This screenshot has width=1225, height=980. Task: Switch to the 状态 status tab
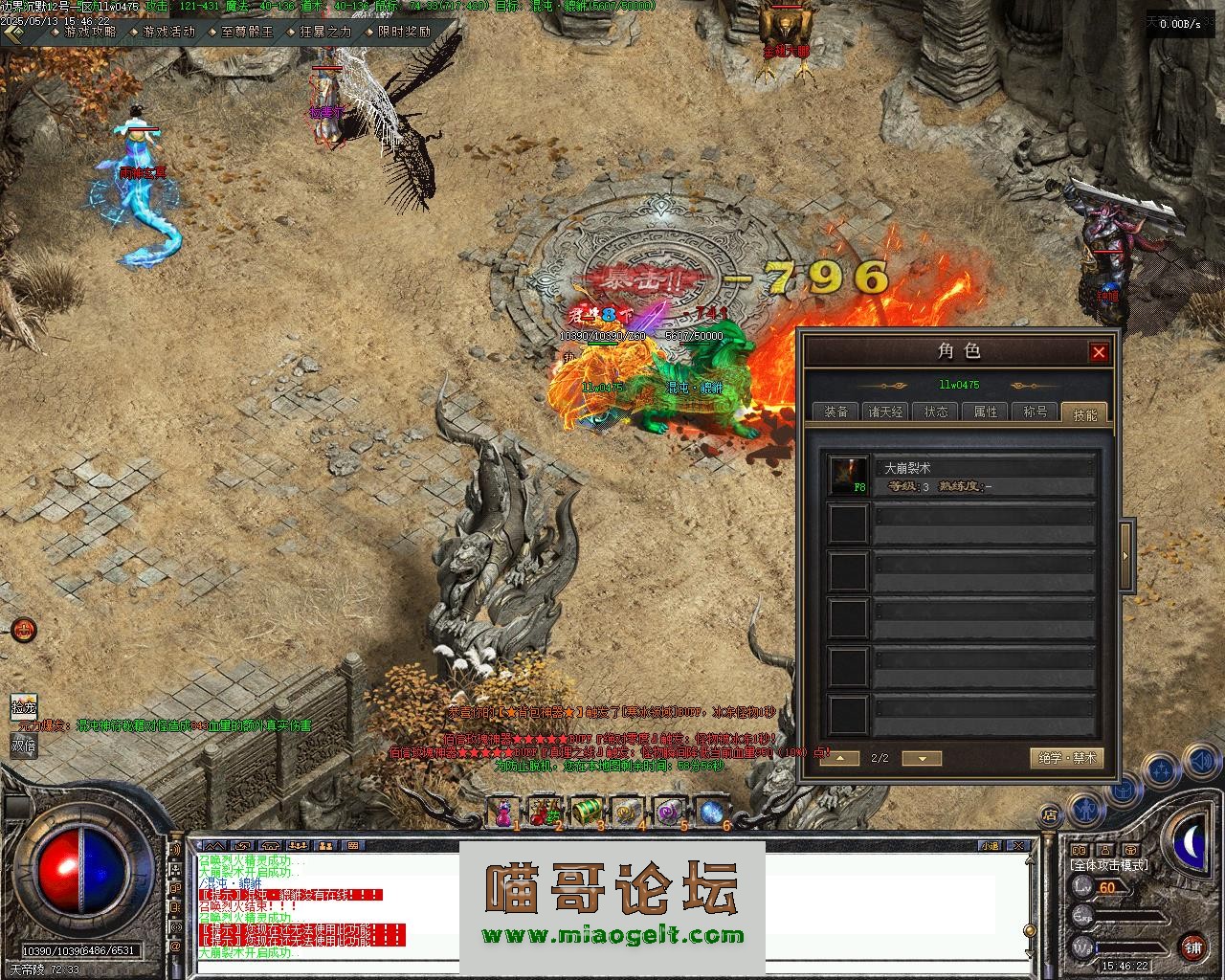pyautogui.click(x=936, y=412)
